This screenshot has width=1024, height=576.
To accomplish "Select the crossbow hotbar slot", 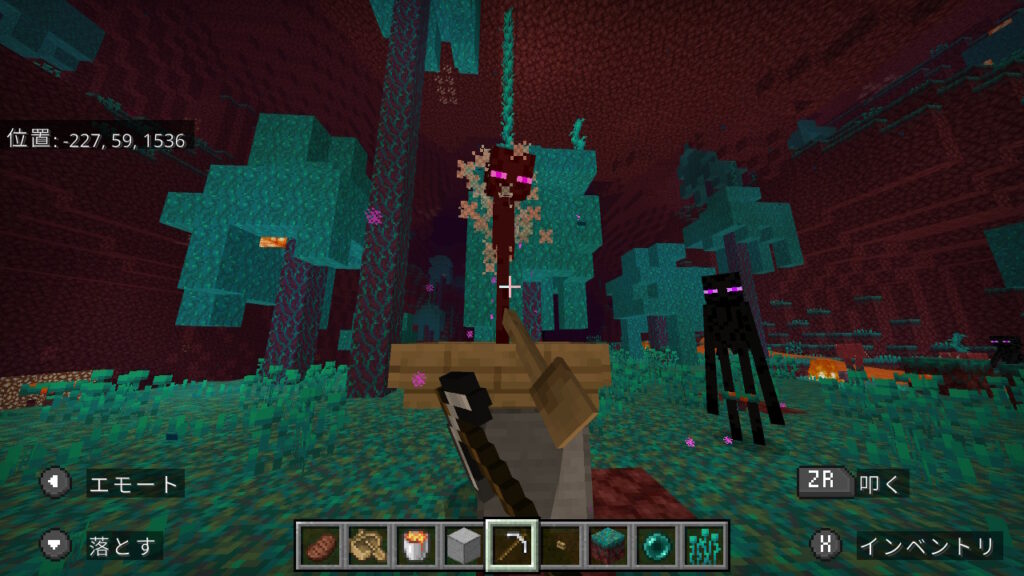I will pos(367,545).
